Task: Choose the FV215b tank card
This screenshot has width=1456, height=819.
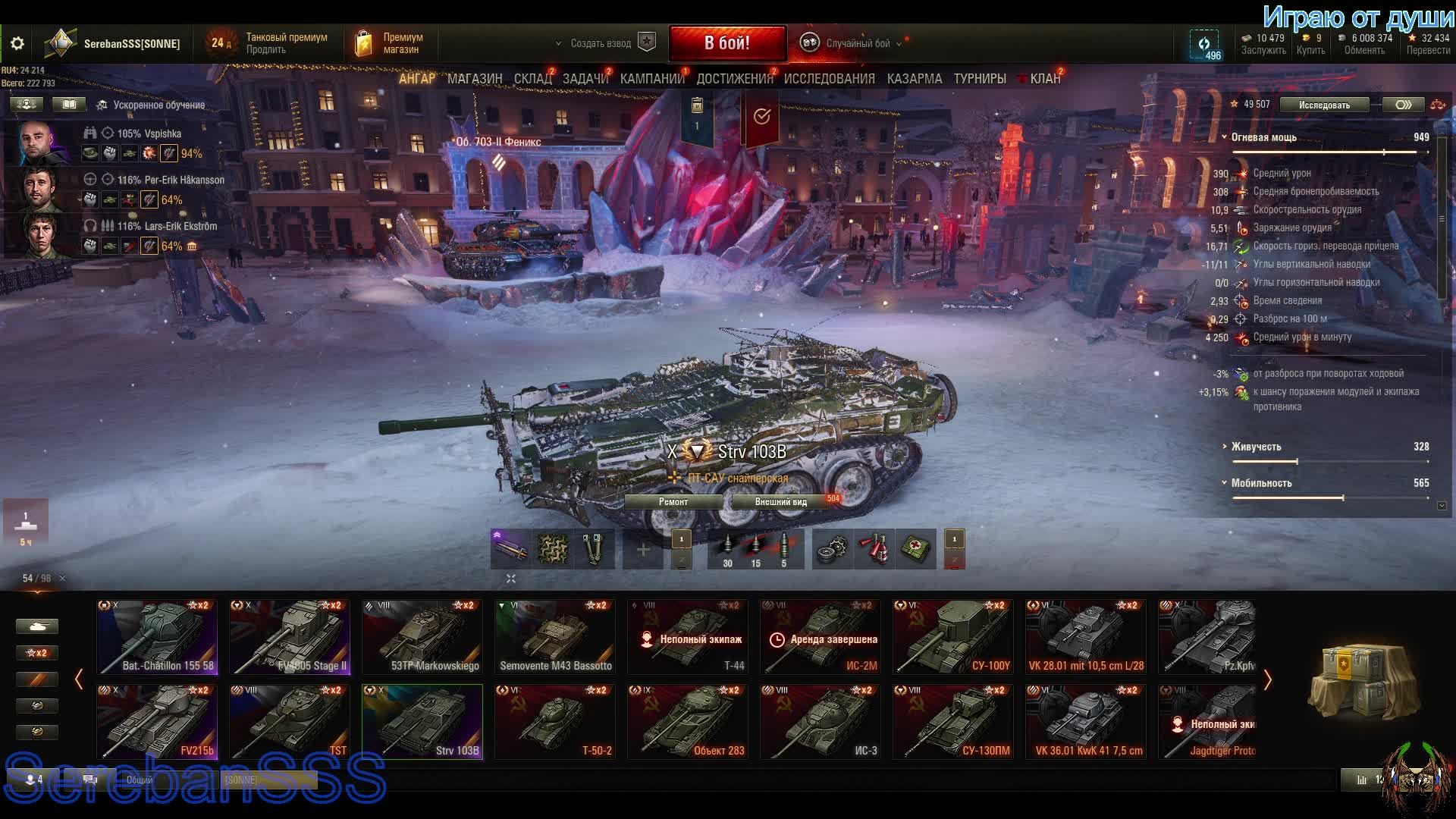Action: (157, 721)
